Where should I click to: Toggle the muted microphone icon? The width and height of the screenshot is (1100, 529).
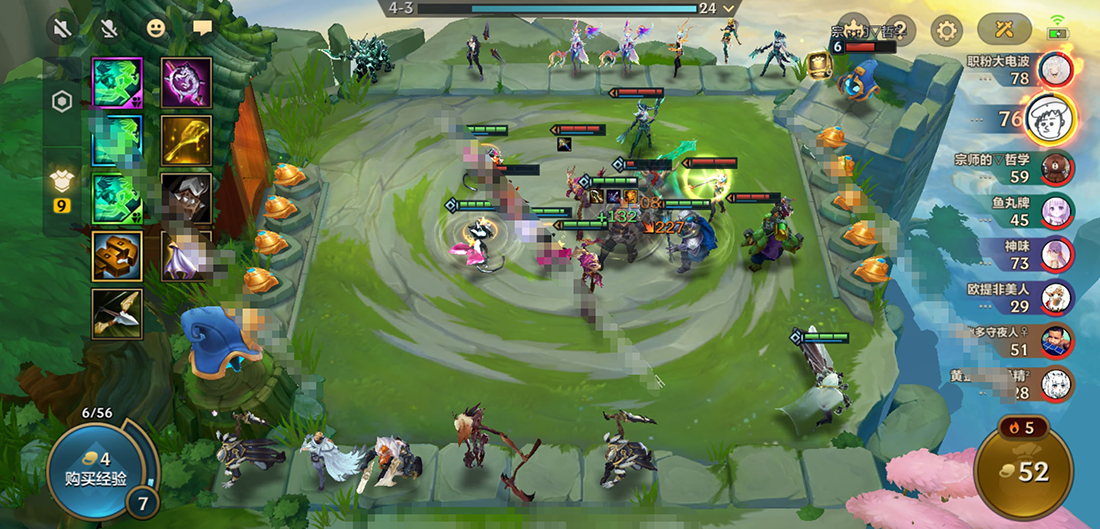click(x=110, y=28)
